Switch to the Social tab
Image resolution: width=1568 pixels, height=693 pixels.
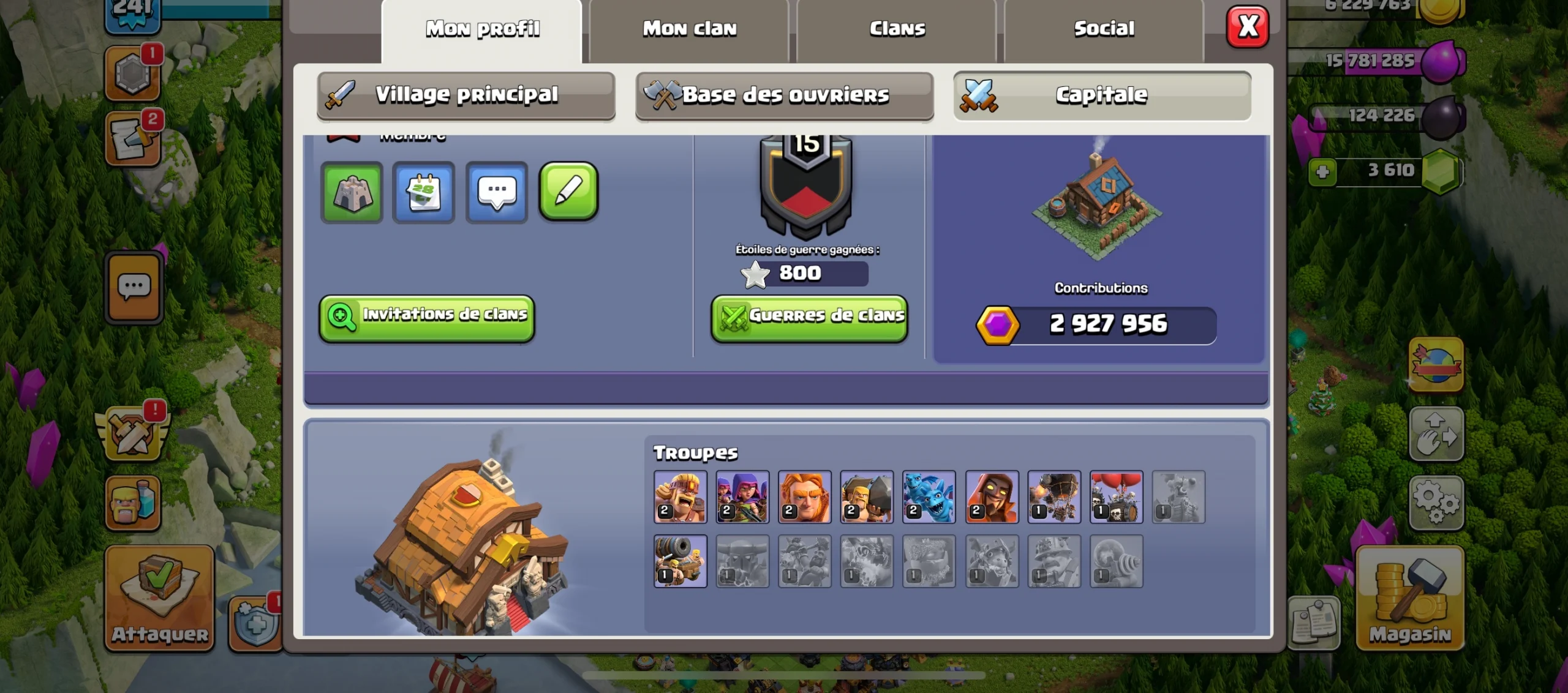pyautogui.click(x=1104, y=28)
